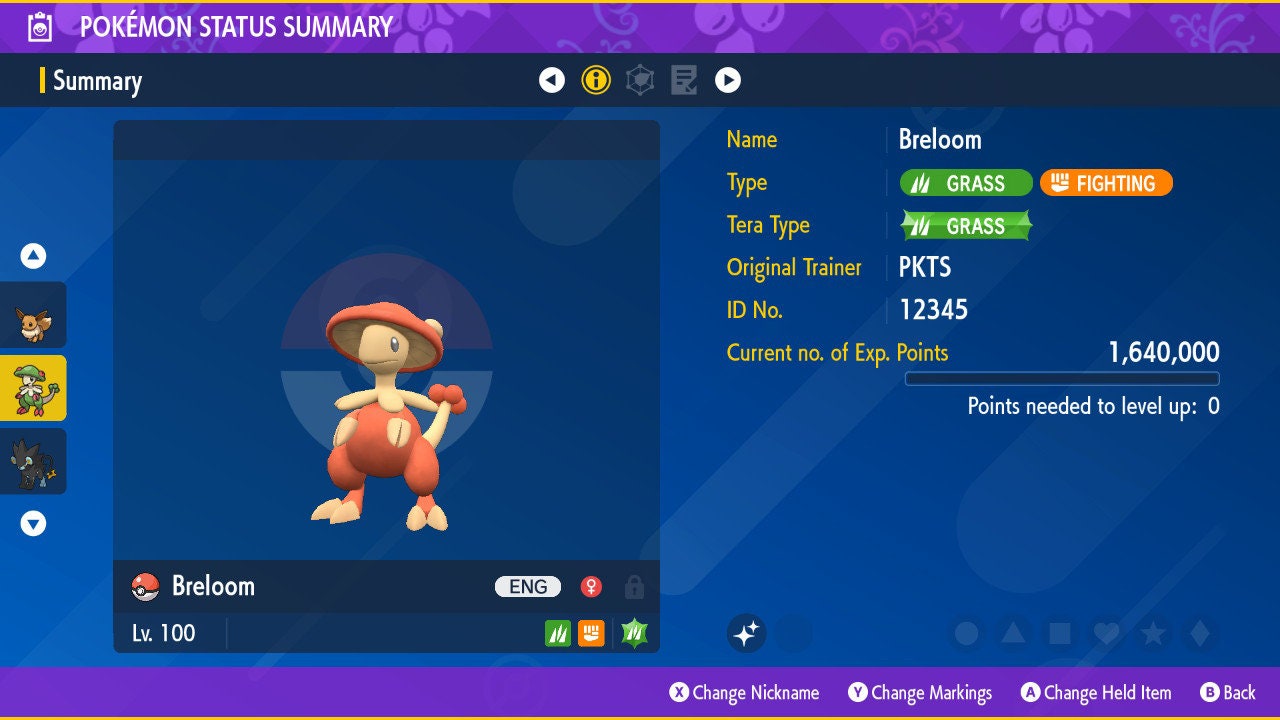Click the Grass Tera Type badge
Screen dimensions: 1280x720
[x=966, y=226]
